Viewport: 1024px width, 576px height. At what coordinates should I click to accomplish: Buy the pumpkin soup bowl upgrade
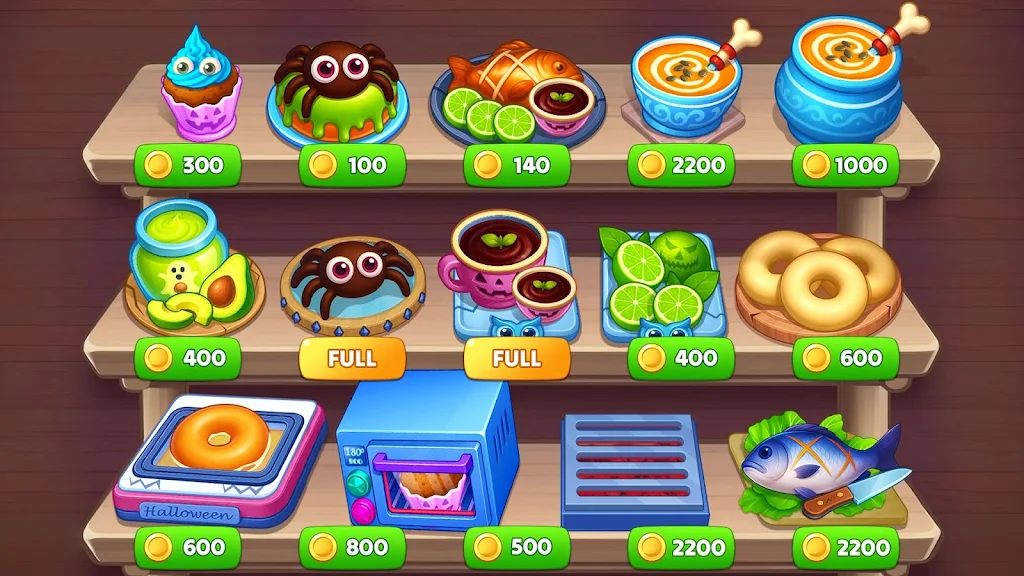click(x=681, y=166)
